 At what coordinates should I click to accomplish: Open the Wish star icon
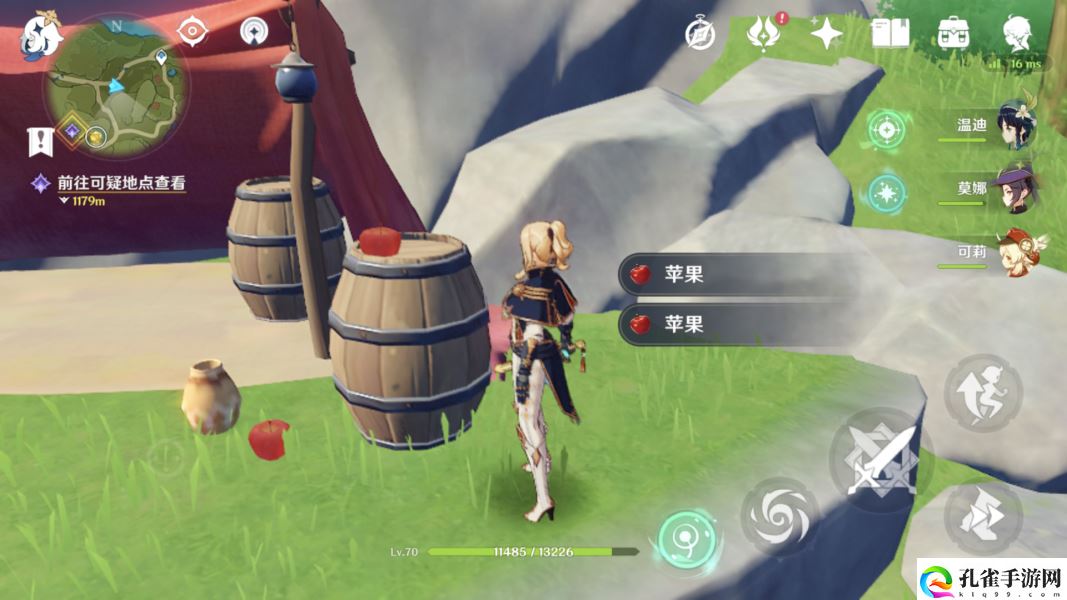(826, 33)
